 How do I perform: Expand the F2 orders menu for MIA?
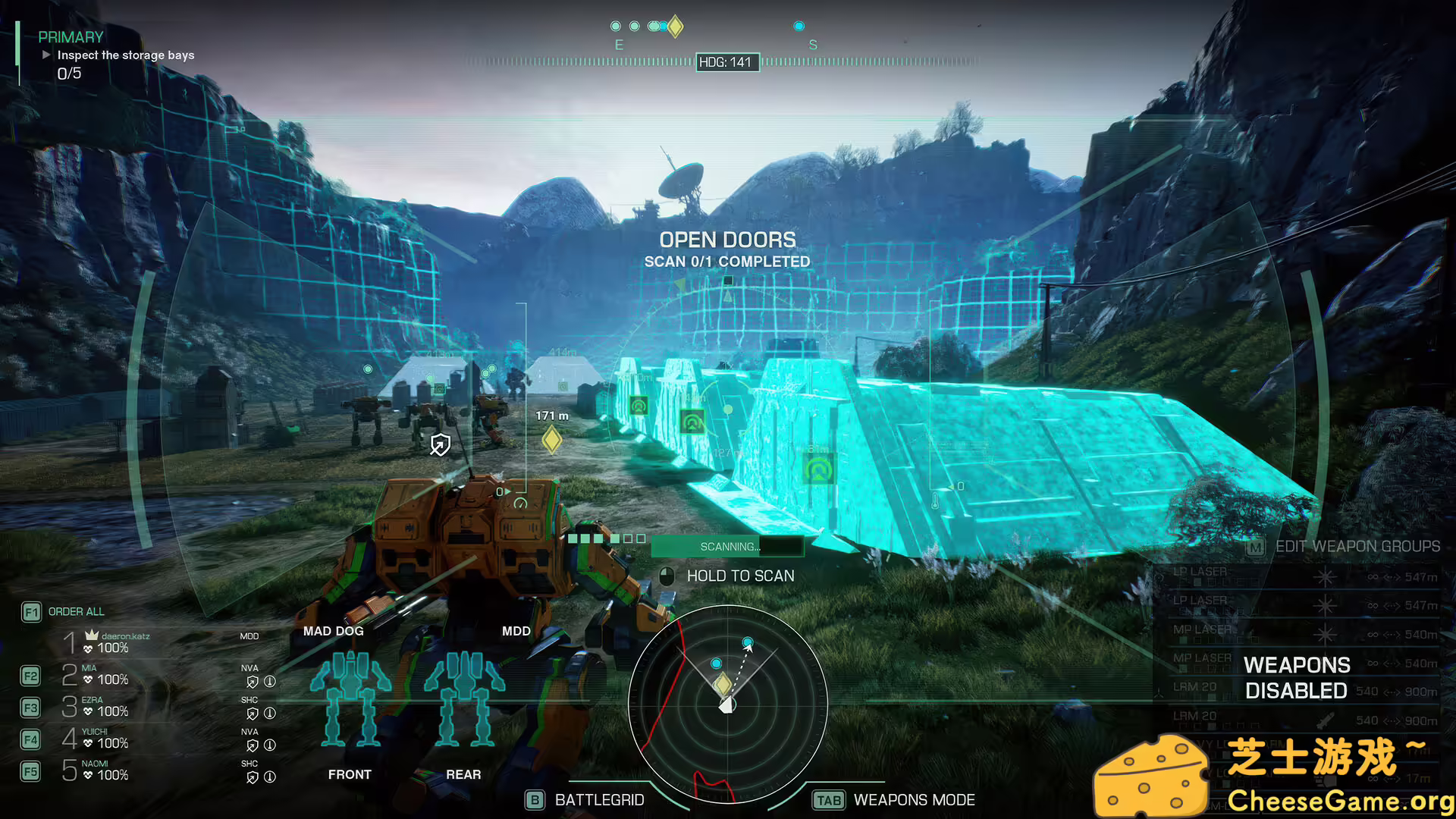[x=31, y=674]
